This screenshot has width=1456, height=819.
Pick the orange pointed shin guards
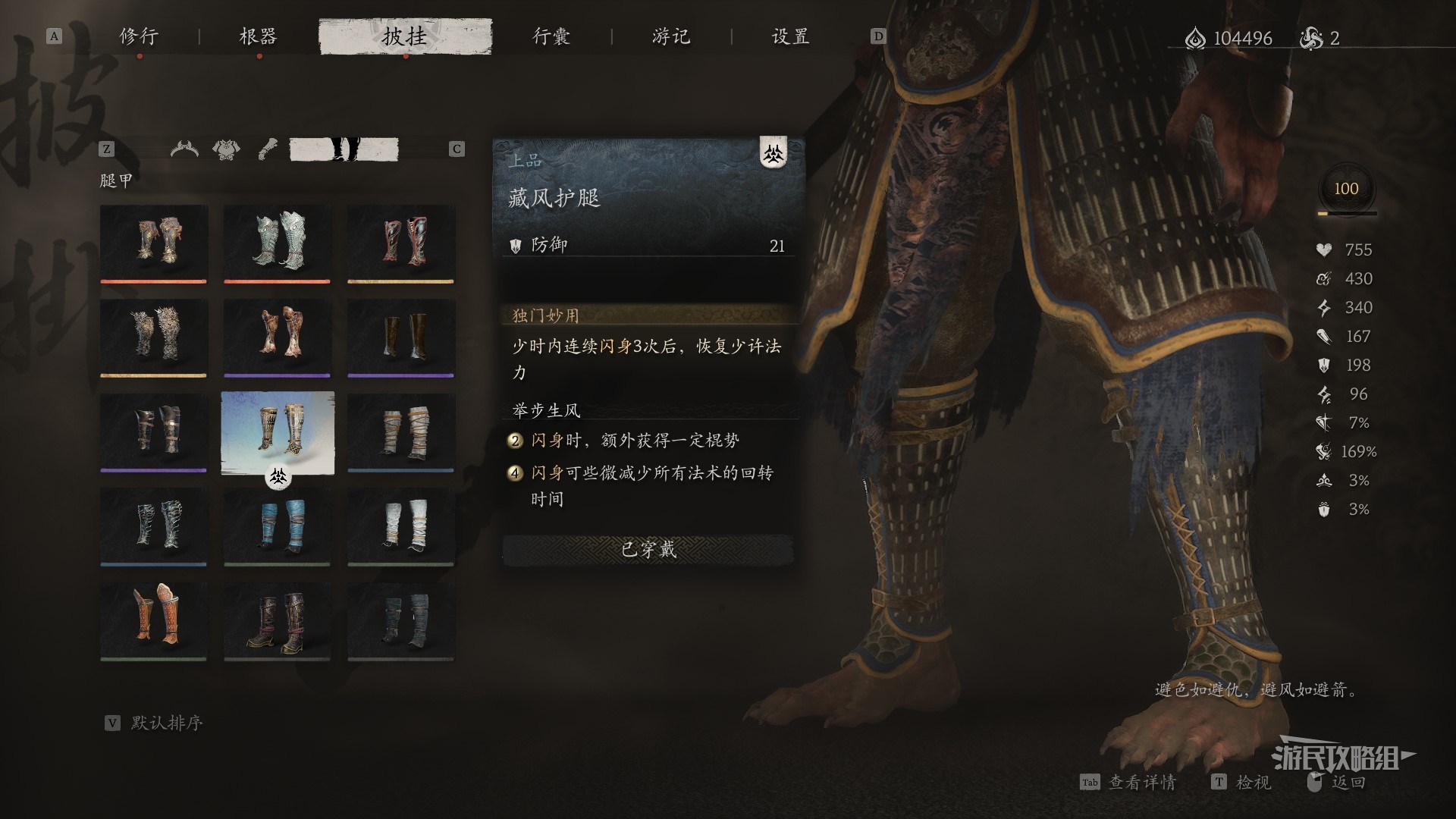pos(153,620)
